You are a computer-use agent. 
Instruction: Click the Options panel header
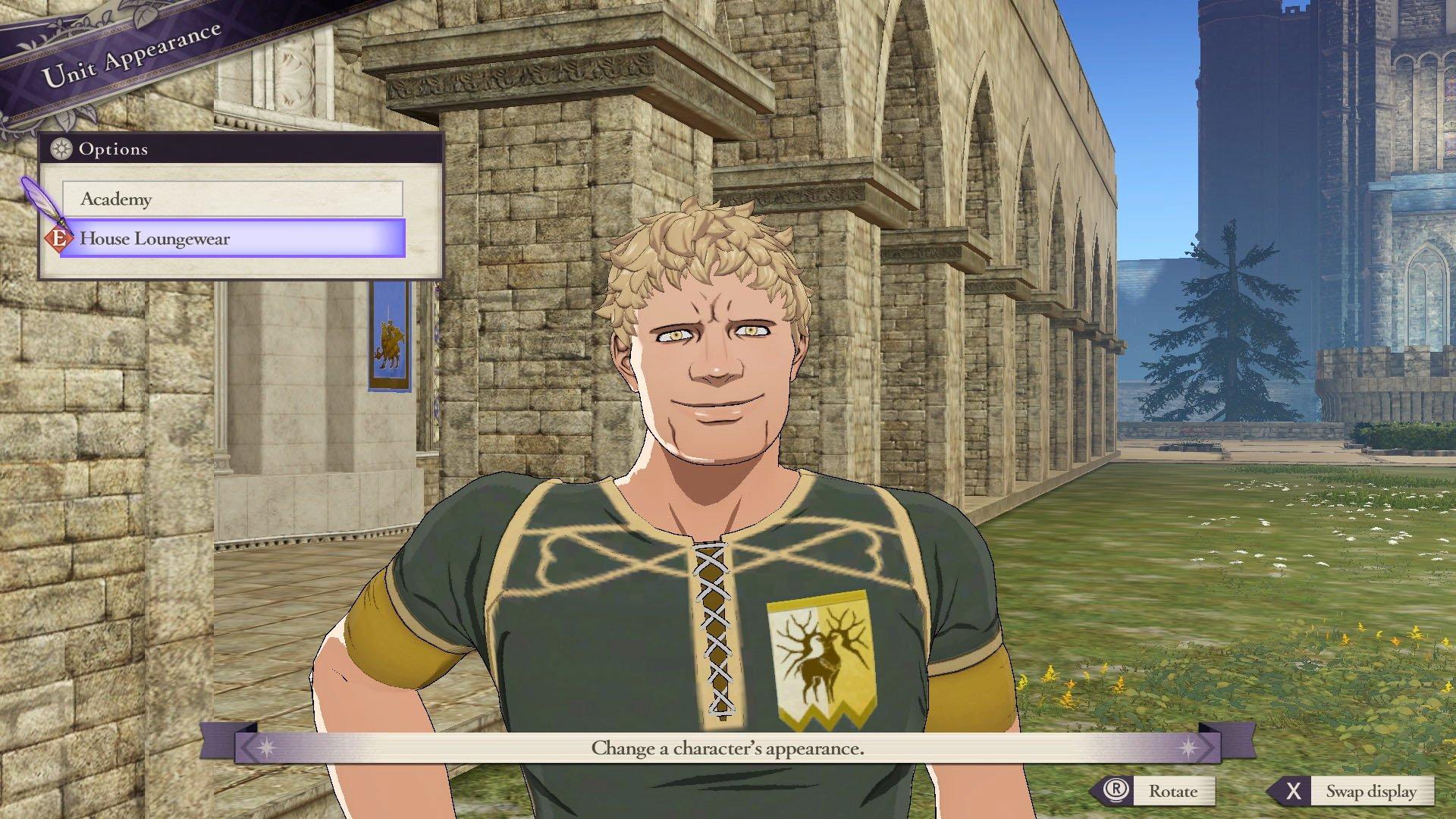click(114, 149)
